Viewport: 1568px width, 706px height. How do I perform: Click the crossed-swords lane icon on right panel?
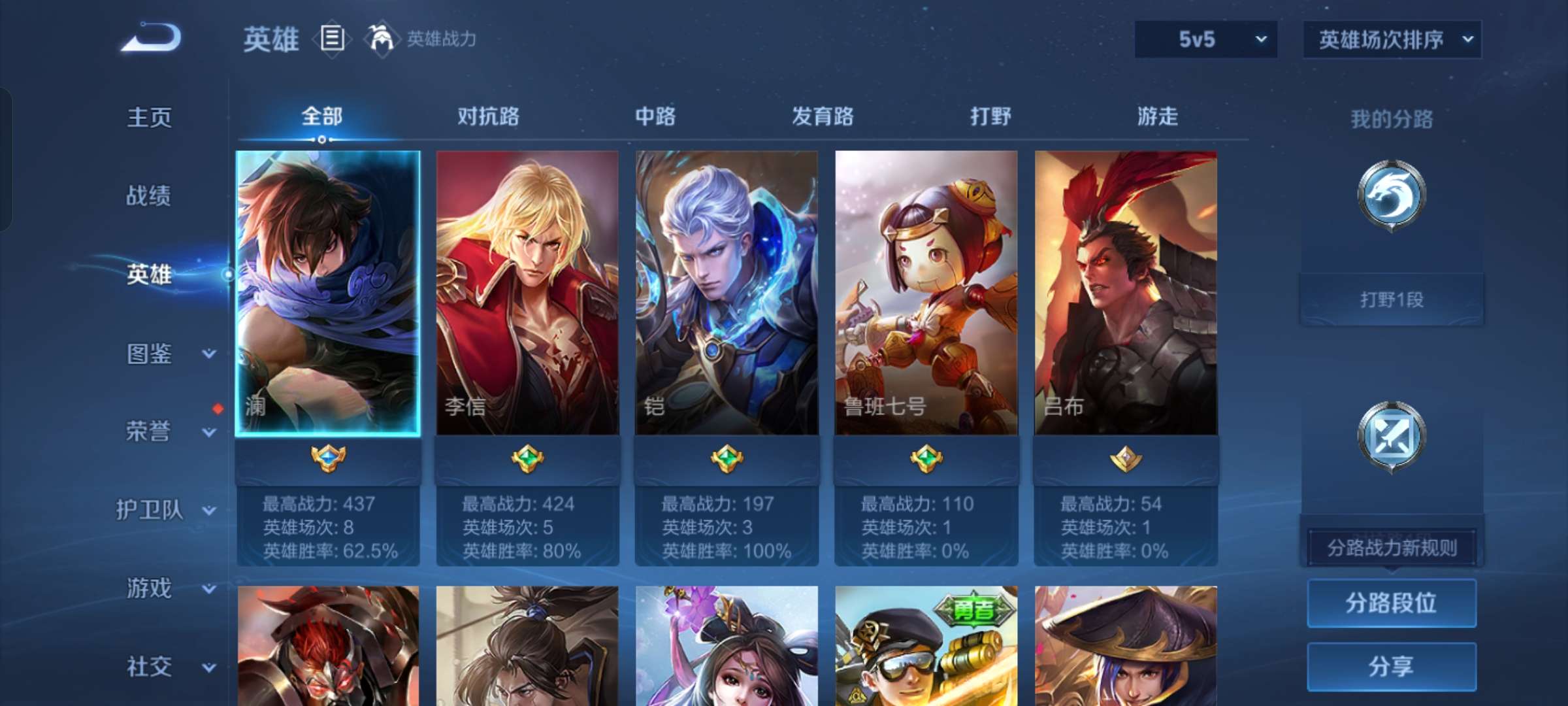(x=1390, y=435)
